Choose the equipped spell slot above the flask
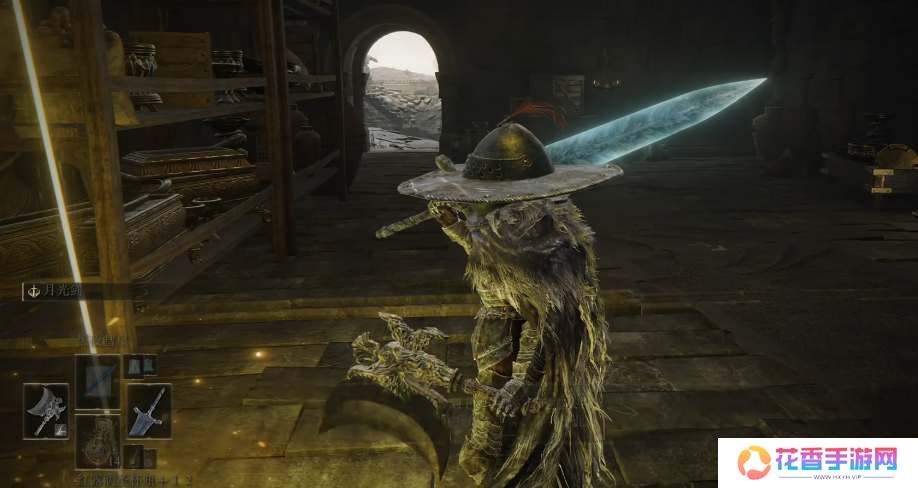Viewport: 918px width, 488px height. tap(98, 381)
